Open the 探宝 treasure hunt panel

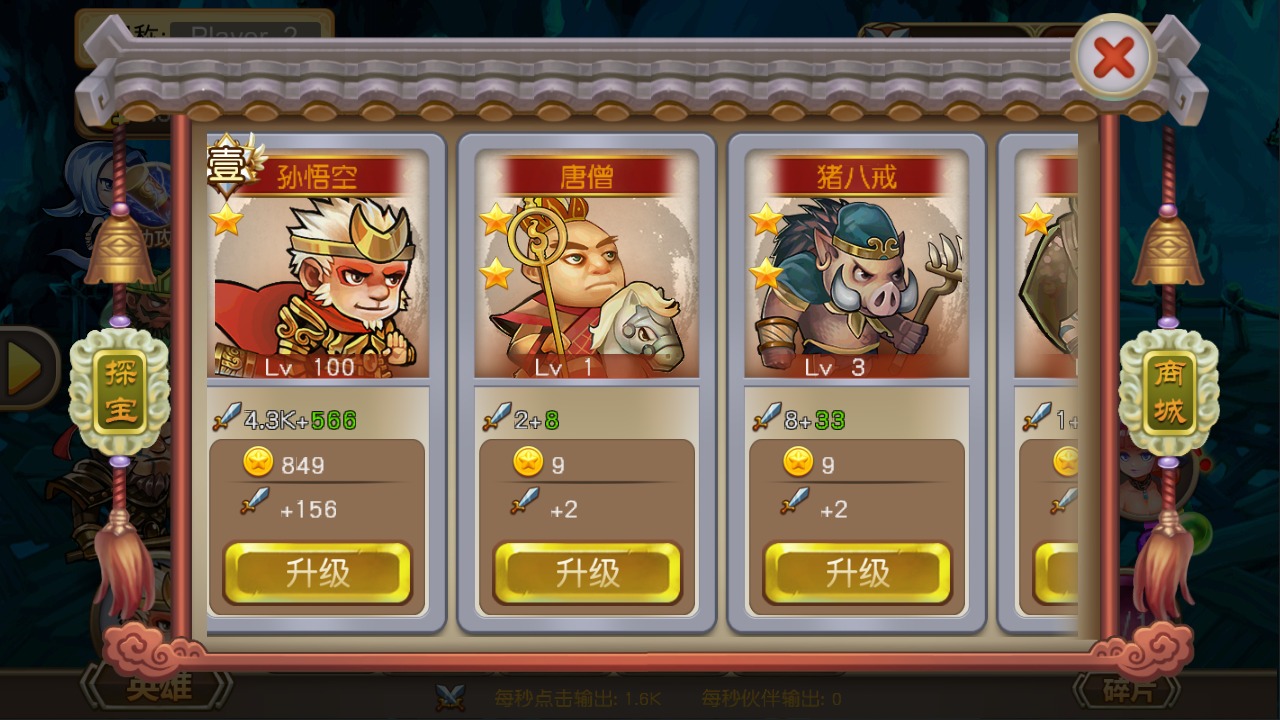(119, 388)
